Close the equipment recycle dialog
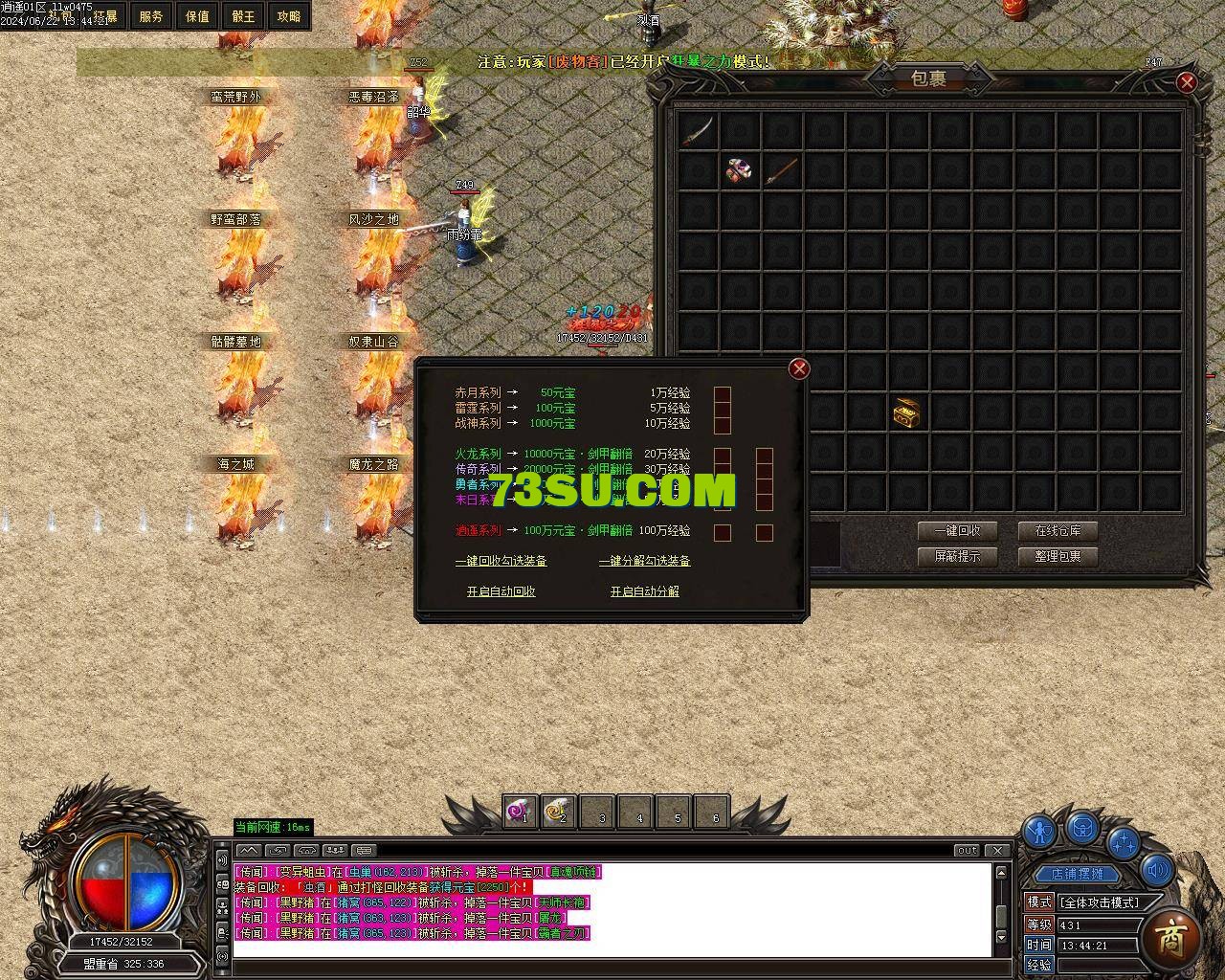Image resolution: width=1225 pixels, height=980 pixels. pyautogui.click(x=799, y=368)
